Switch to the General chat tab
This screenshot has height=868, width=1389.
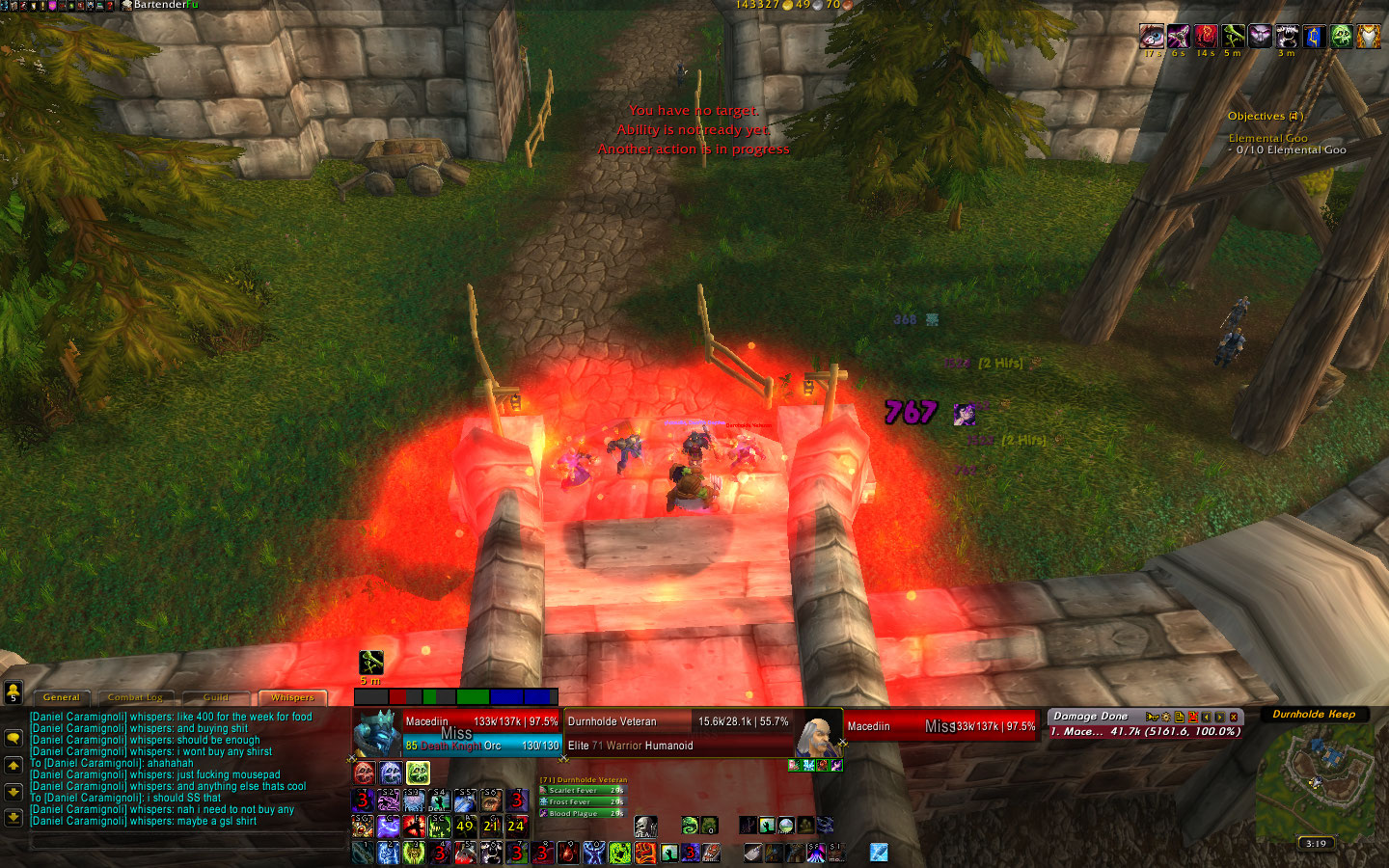pos(62,697)
